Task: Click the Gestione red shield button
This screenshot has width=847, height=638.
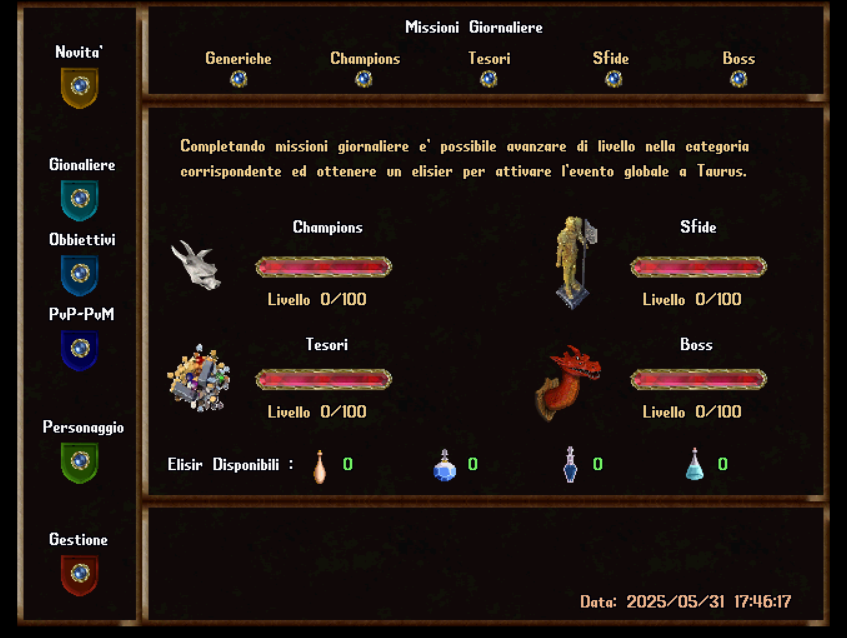Action: tap(80, 574)
